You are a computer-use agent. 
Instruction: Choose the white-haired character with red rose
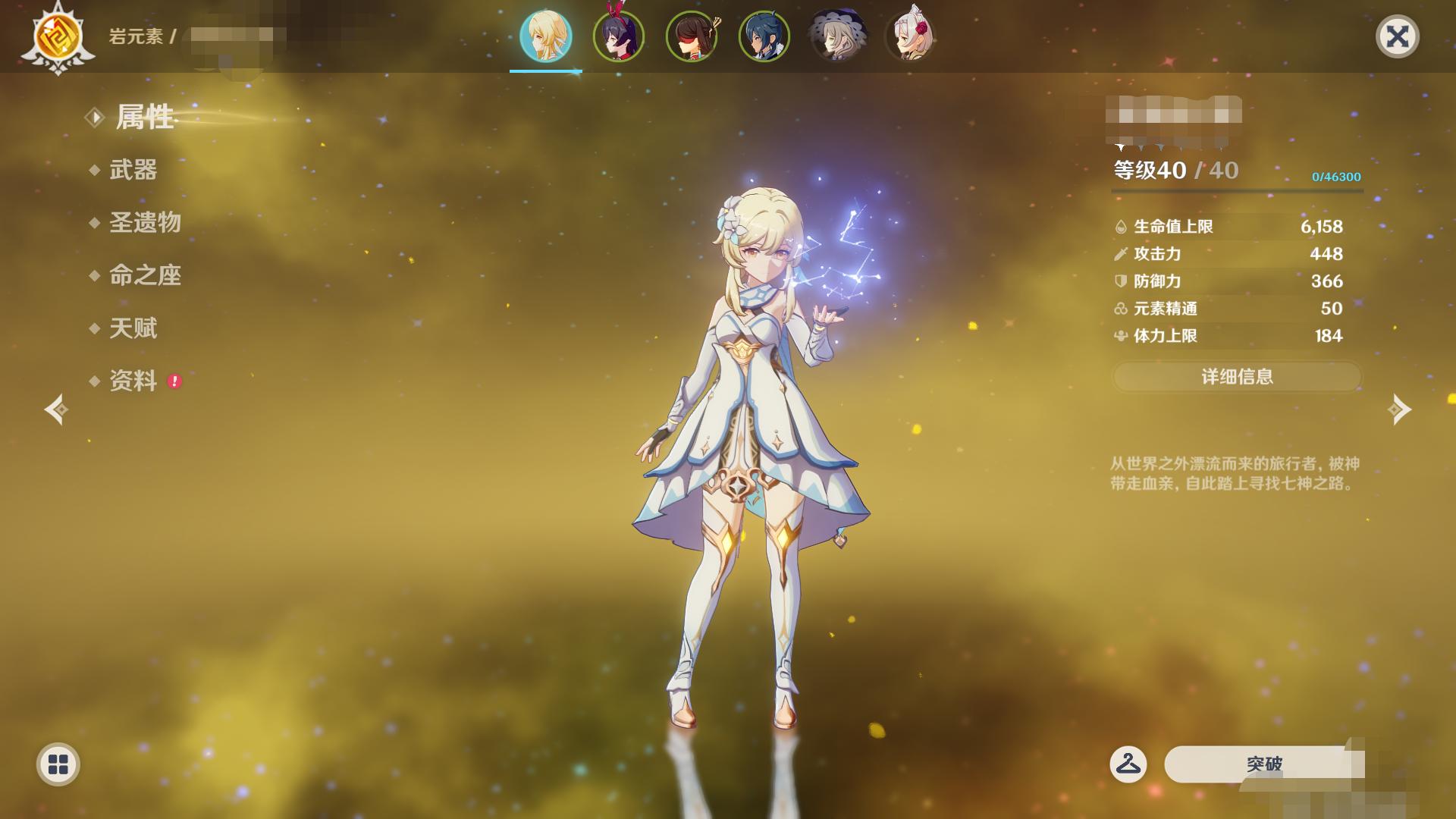[x=910, y=36]
